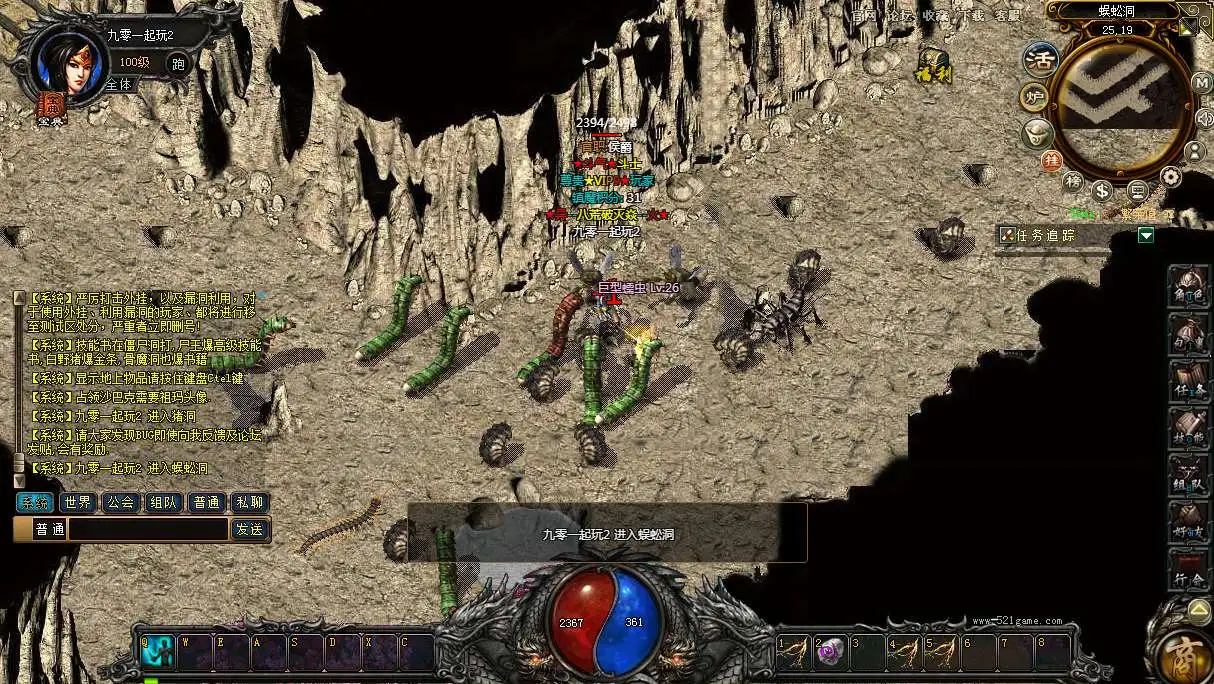1214x684 pixels.
Task: Open the 角色 character panel
Action: tap(1189, 286)
